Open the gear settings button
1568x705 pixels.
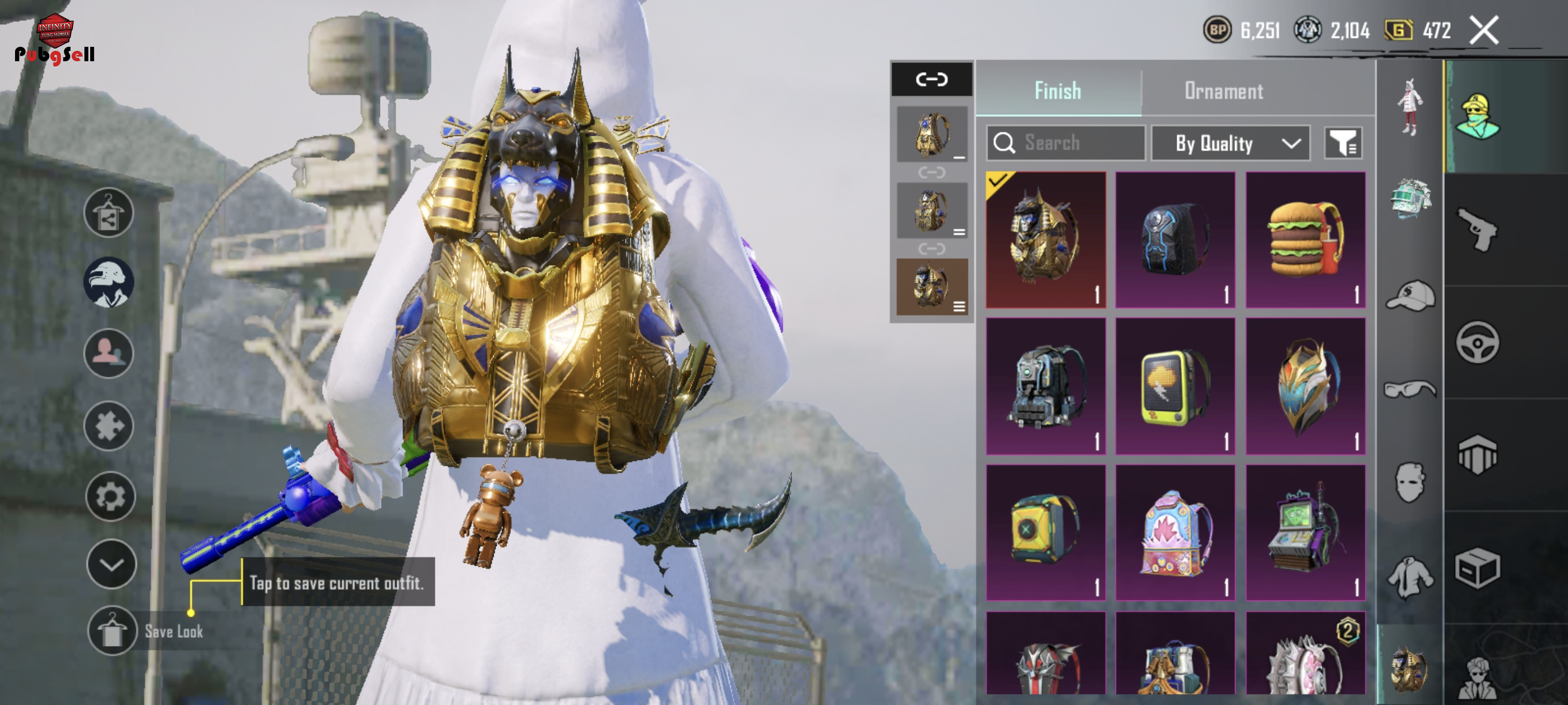(110, 496)
